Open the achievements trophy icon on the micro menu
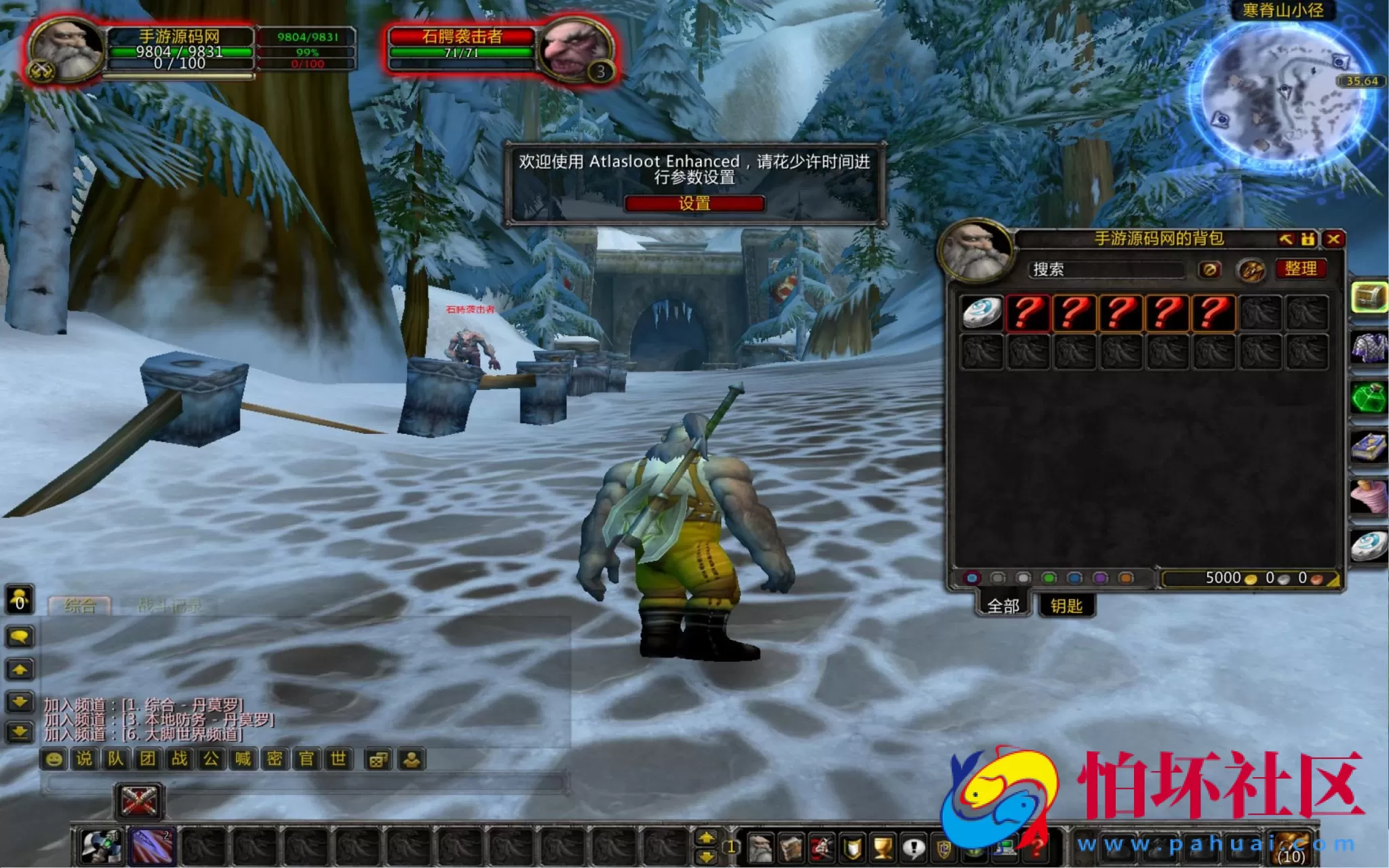This screenshot has width=1389, height=868. click(880, 848)
